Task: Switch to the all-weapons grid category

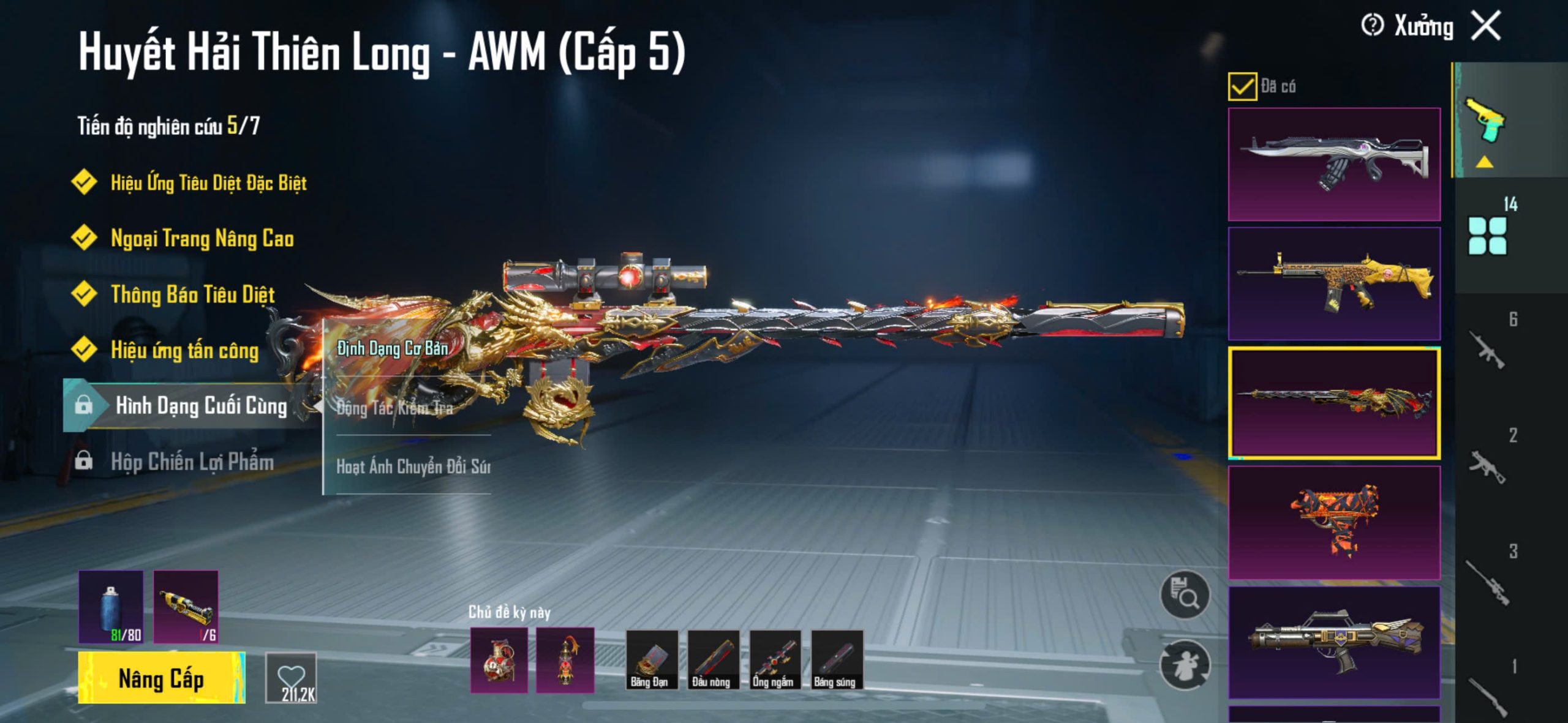Action: point(1487,236)
